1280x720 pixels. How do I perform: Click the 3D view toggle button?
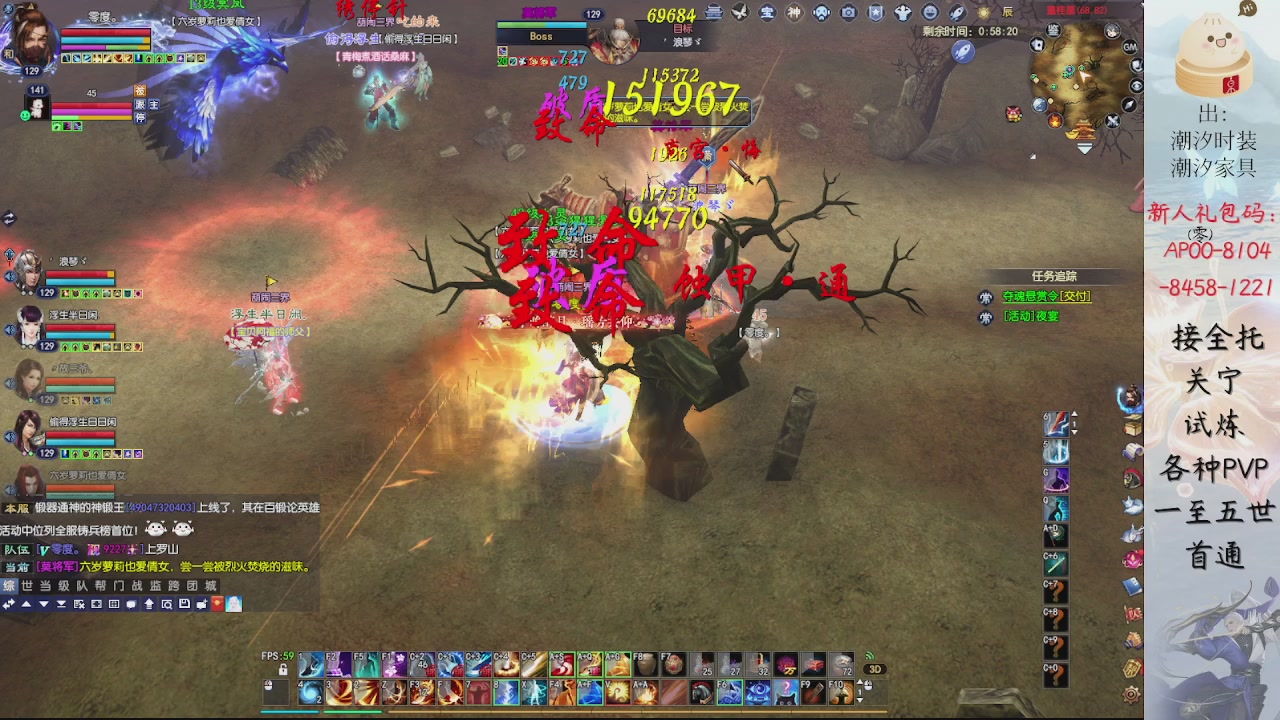tap(874, 669)
